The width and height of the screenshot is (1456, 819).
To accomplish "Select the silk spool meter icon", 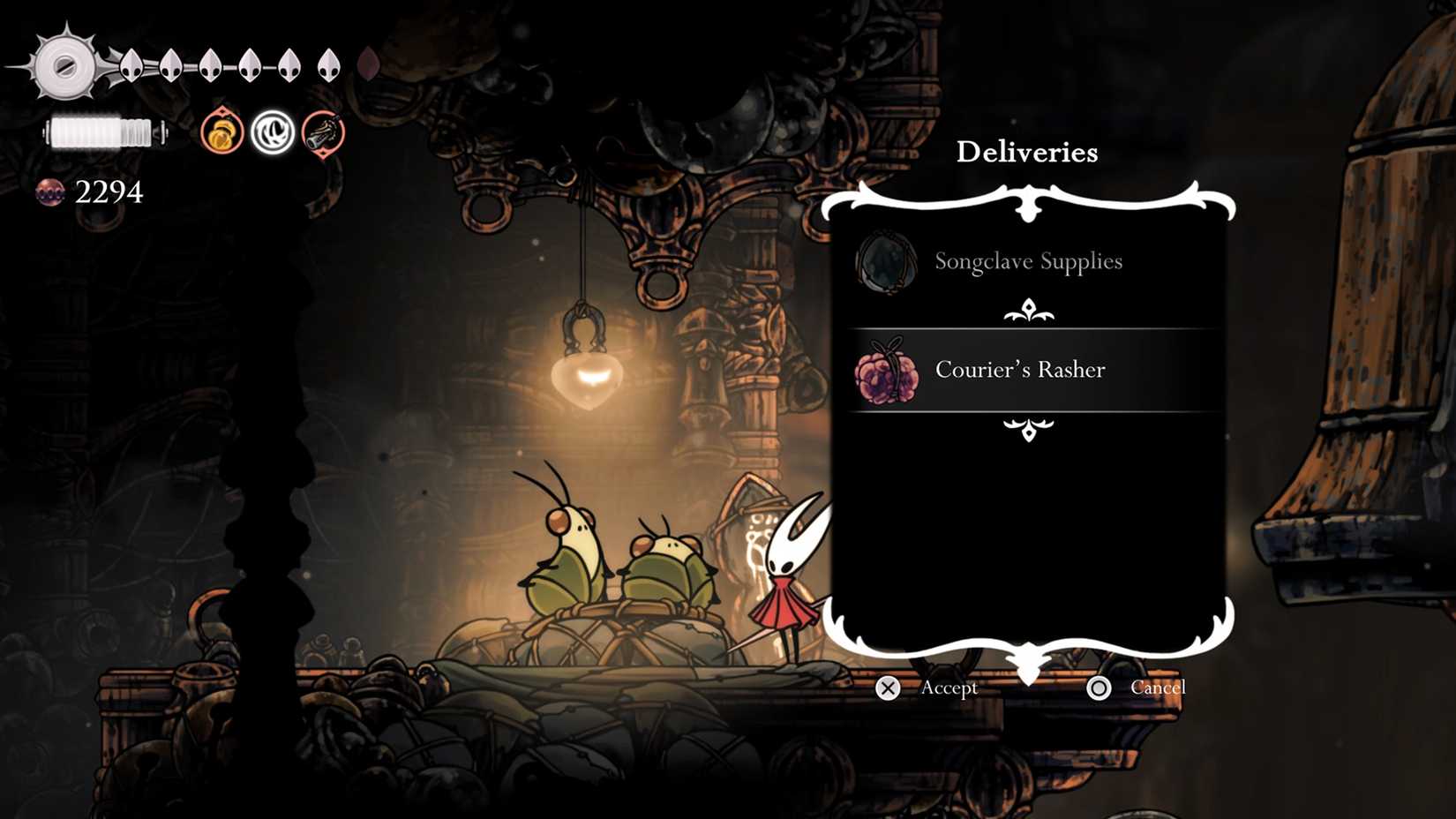I will tap(103, 132).
